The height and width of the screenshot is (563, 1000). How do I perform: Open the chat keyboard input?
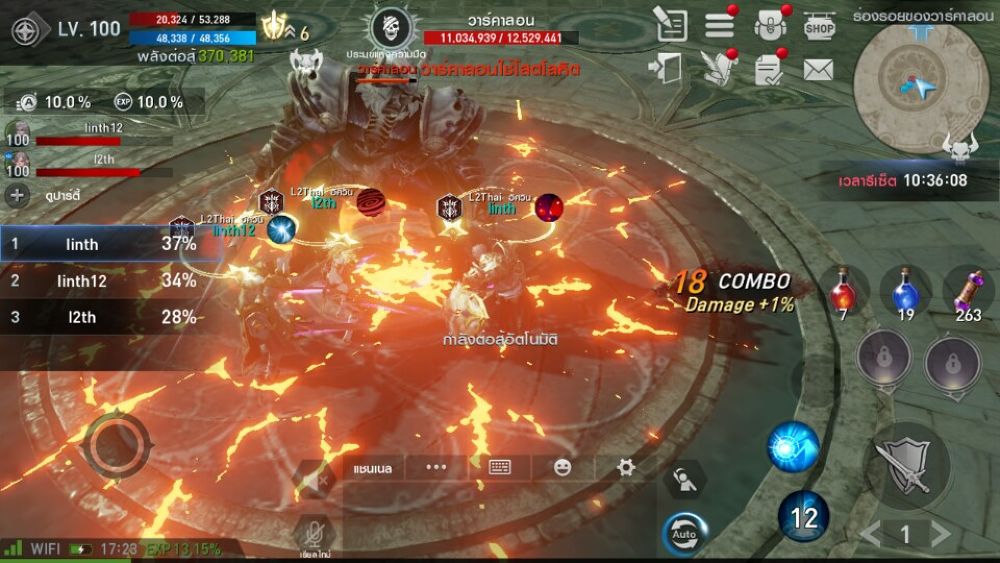[500, 467]
